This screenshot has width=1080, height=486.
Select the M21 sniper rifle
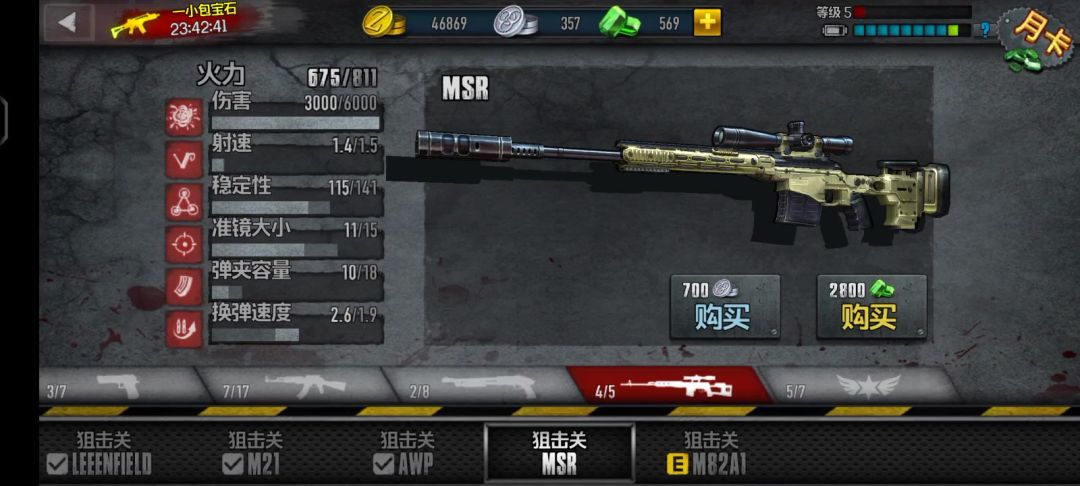tap(255, 452)
